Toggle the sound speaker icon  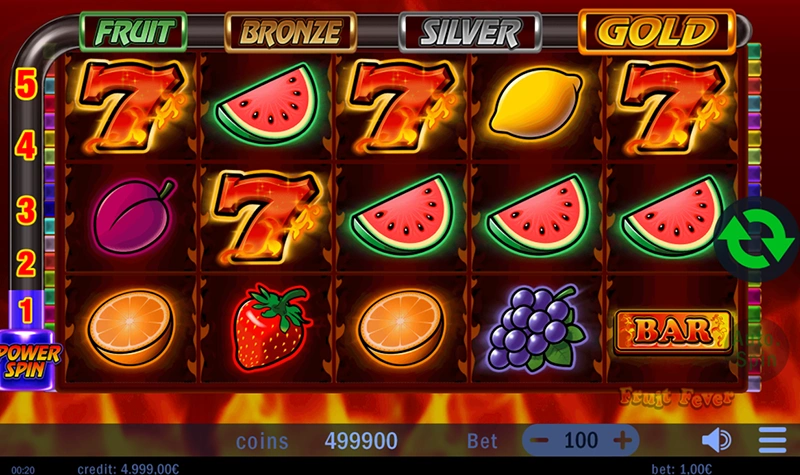coord(716,440)
